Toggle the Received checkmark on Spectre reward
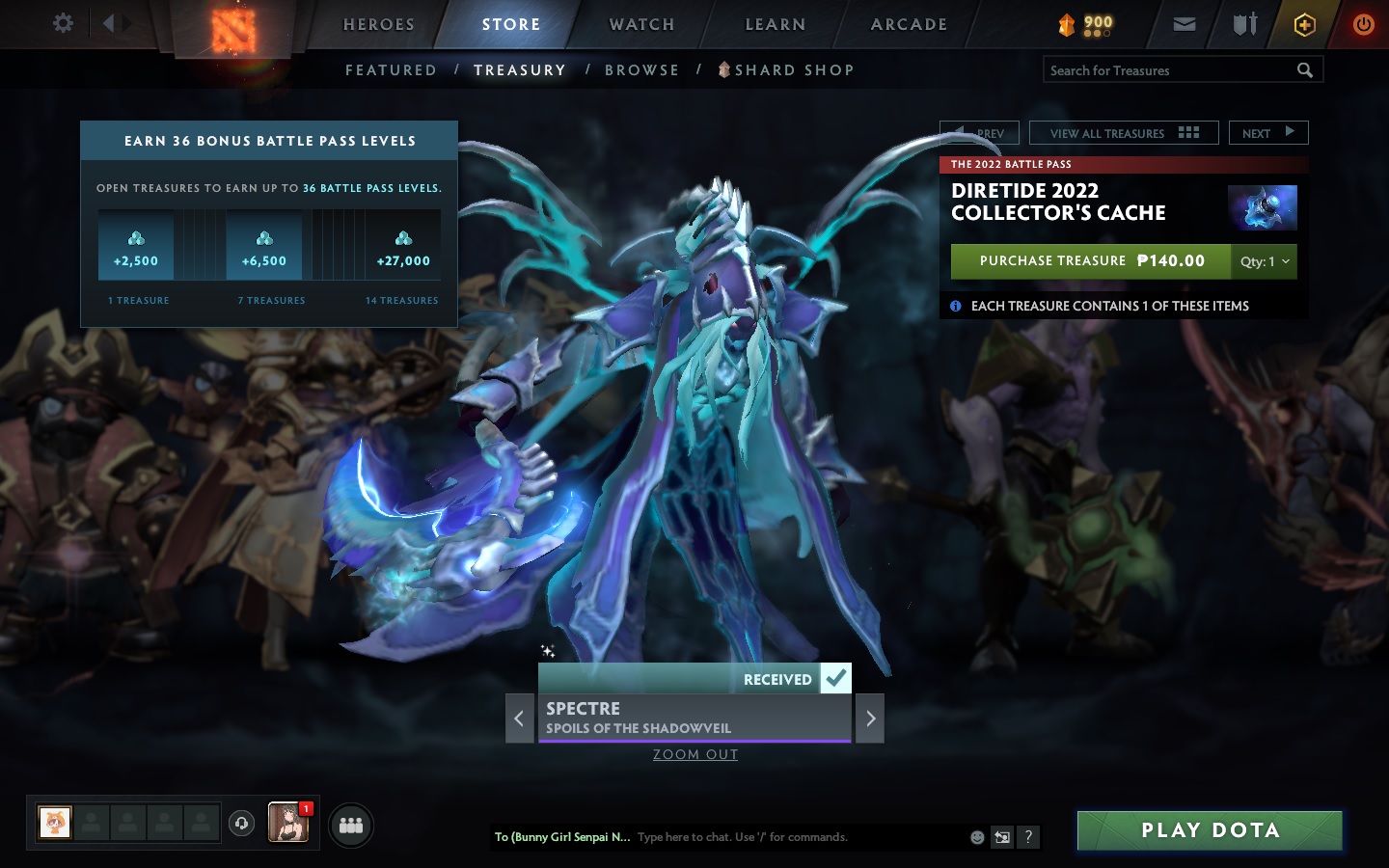 pyautogui.click(x=835, y=678)
